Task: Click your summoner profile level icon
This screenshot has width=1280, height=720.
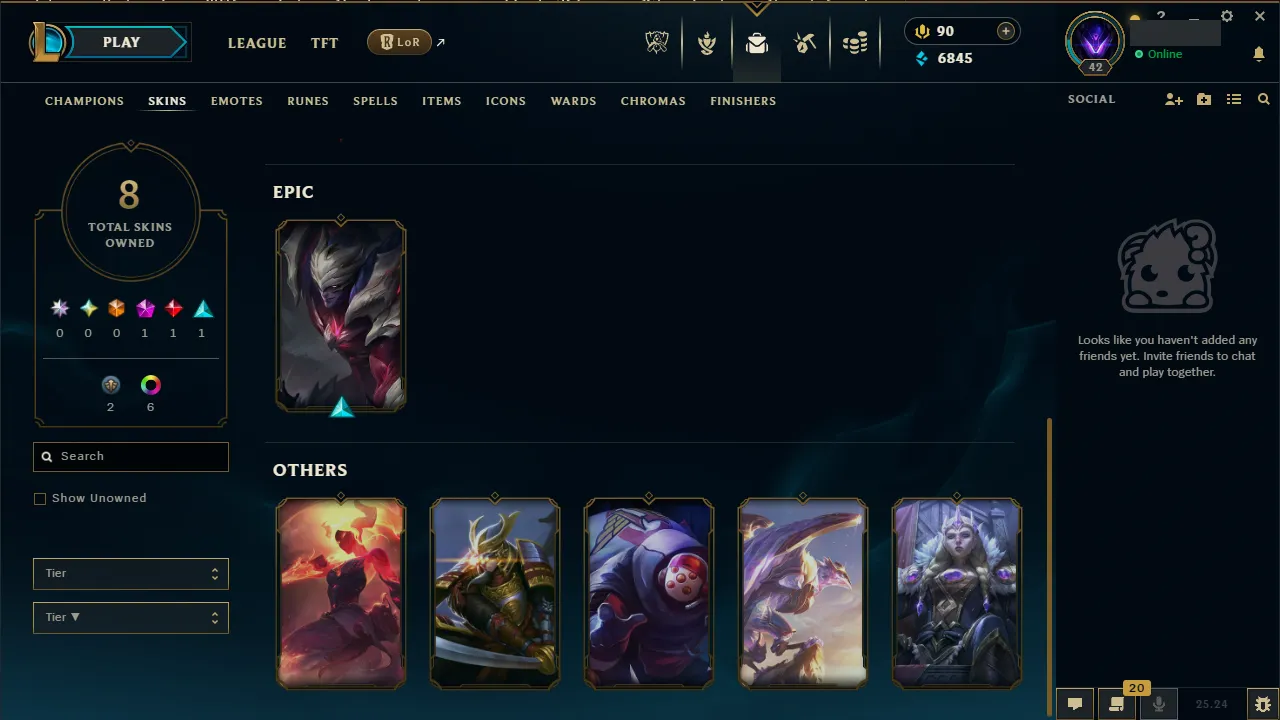Action: 1093,42
